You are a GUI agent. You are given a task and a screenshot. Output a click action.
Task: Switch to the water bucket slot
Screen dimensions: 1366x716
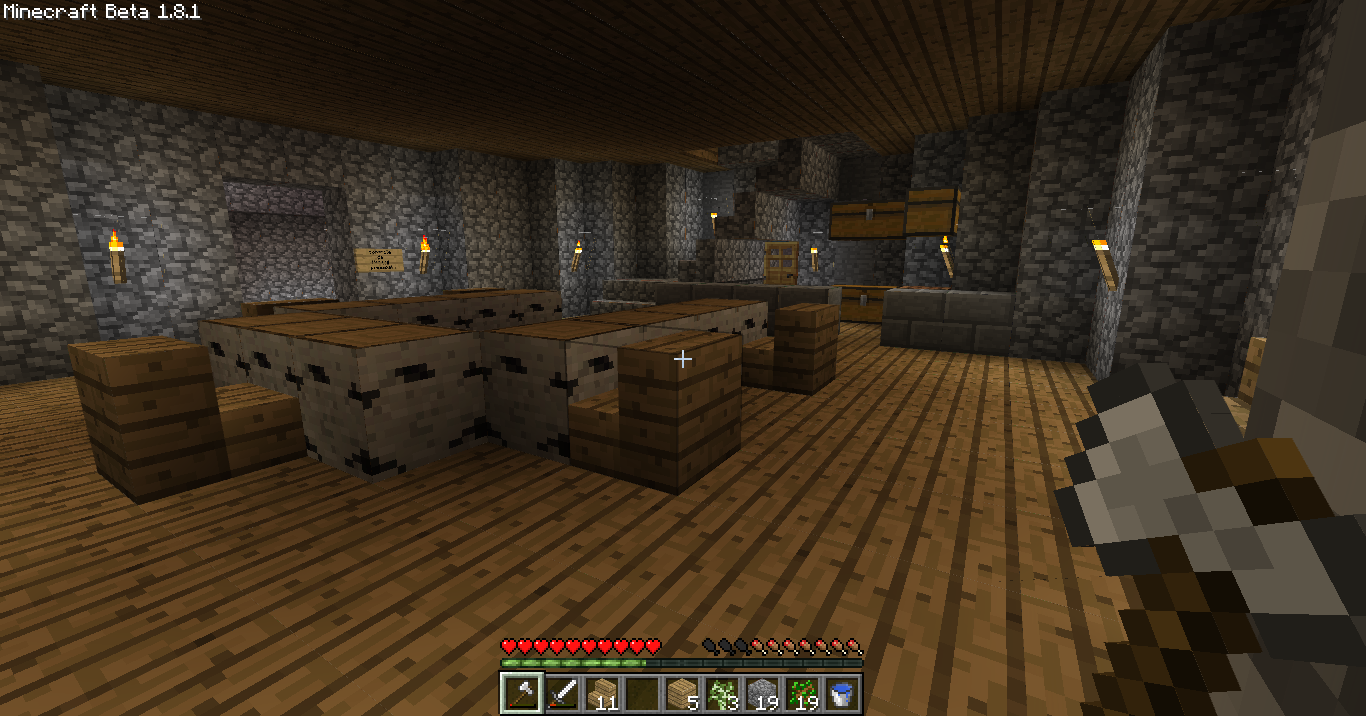point(842,692)
